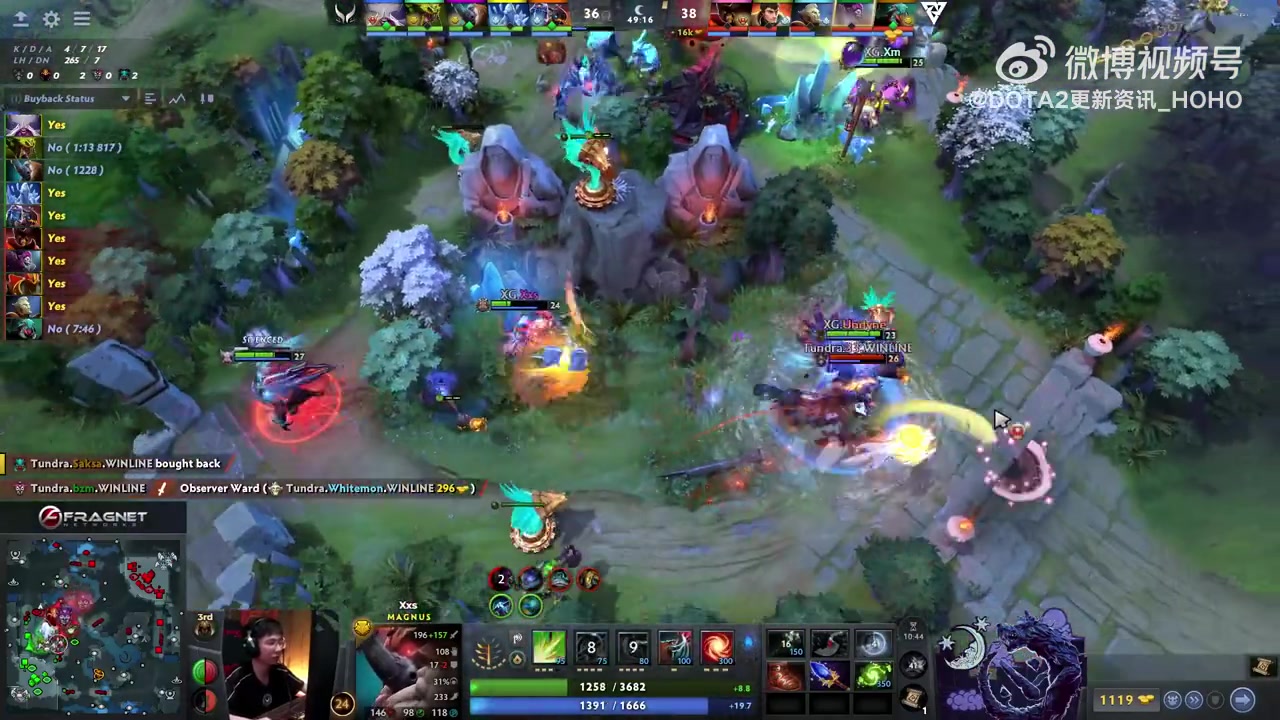Use the Refresher Orb item
The image size is (1280, 720).
point(872,675)
